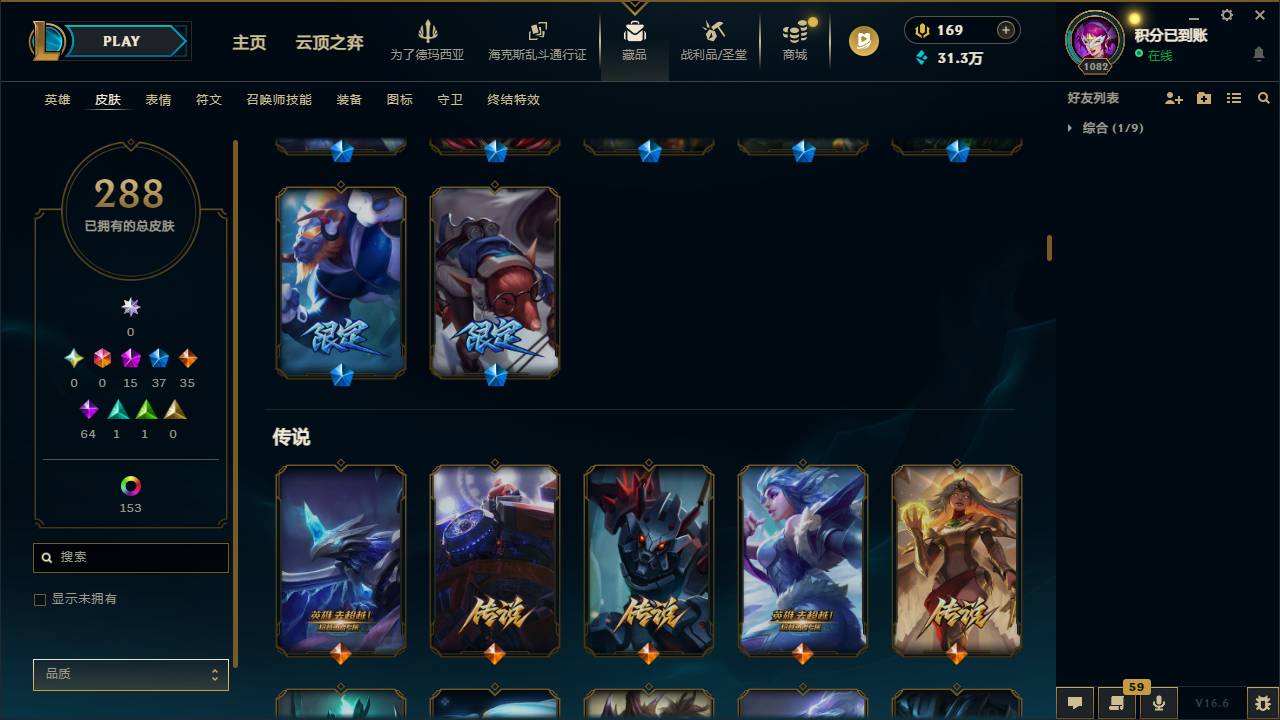
Task: Select the epic gem rarity filter showing 64
Action: [x=88, y=409]
